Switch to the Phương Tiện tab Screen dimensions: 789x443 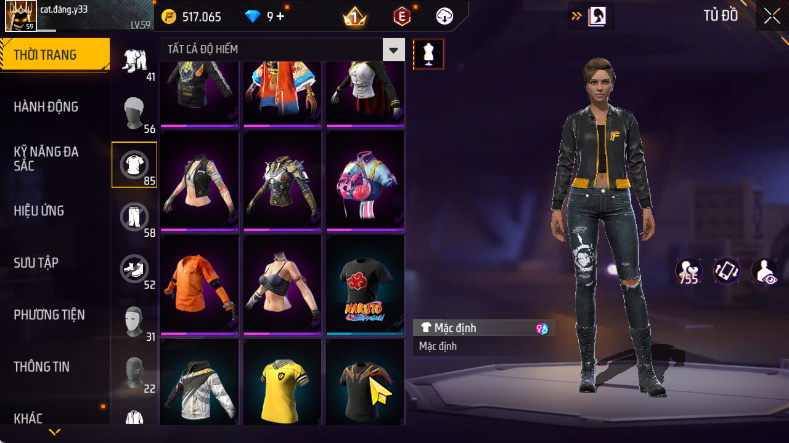[49, 314]
